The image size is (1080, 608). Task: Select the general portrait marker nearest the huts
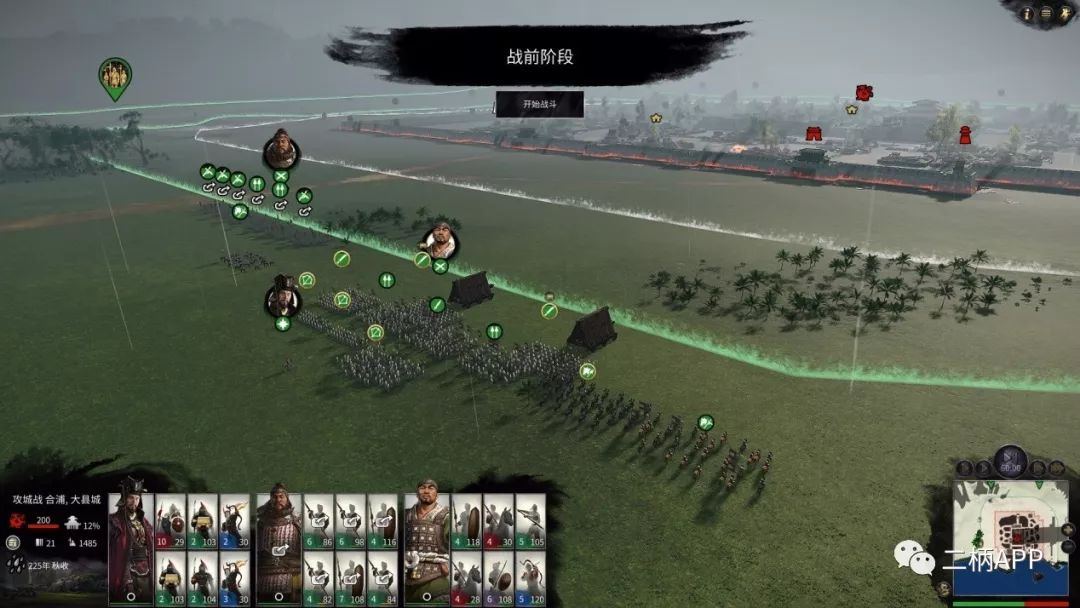coord(438,240)
